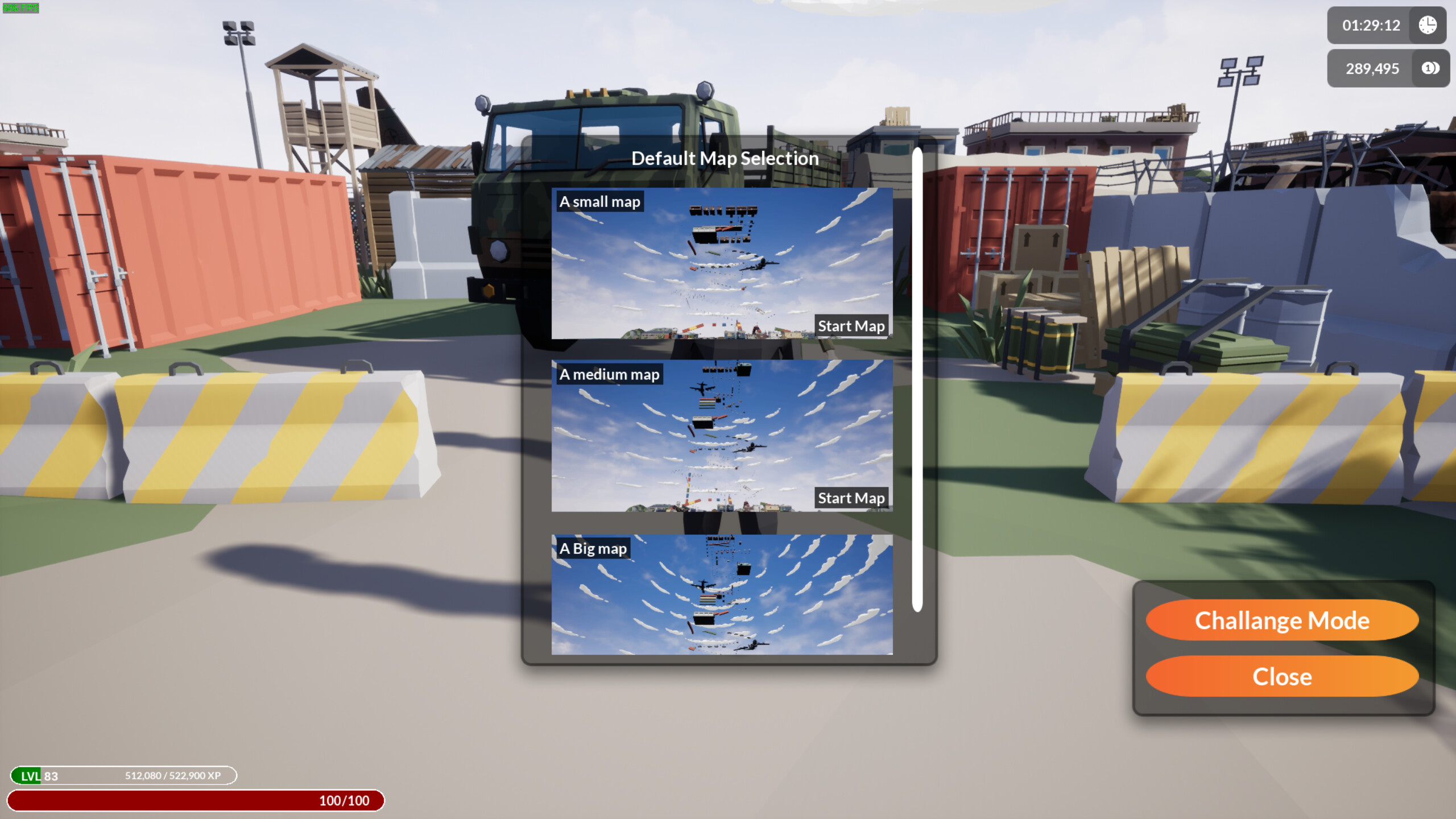Click the currency total of 289,495 coins
This screenshot has width=1456, height=819.
[1372, 68]
